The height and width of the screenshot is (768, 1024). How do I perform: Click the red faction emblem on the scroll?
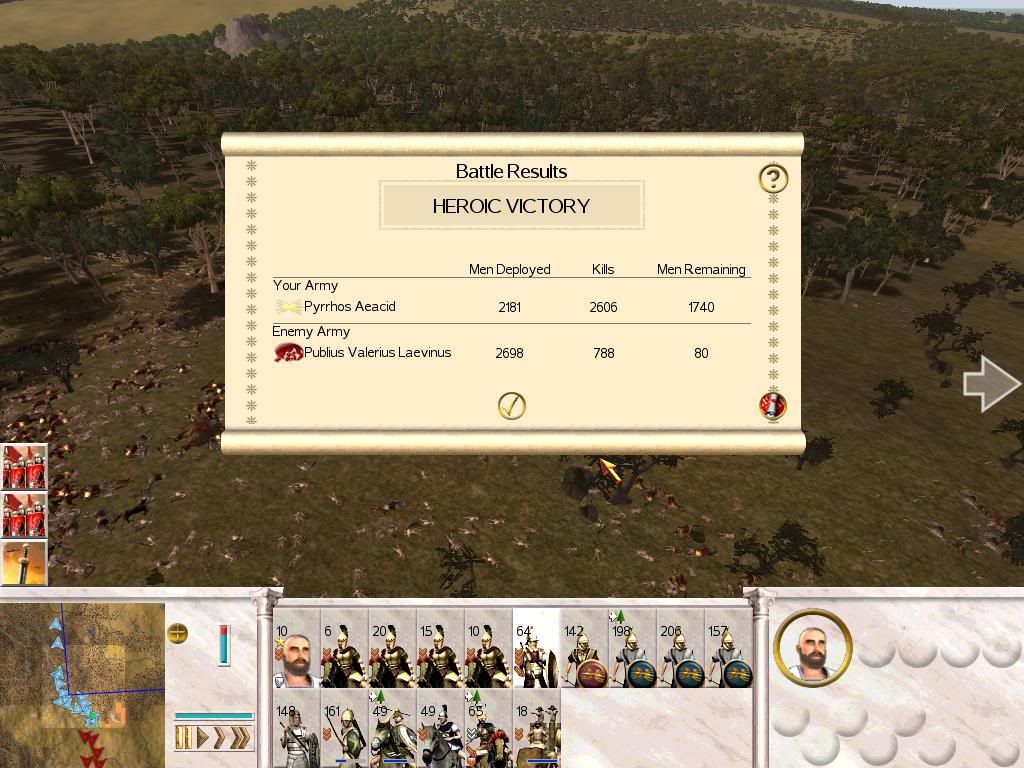coord(773,405)
